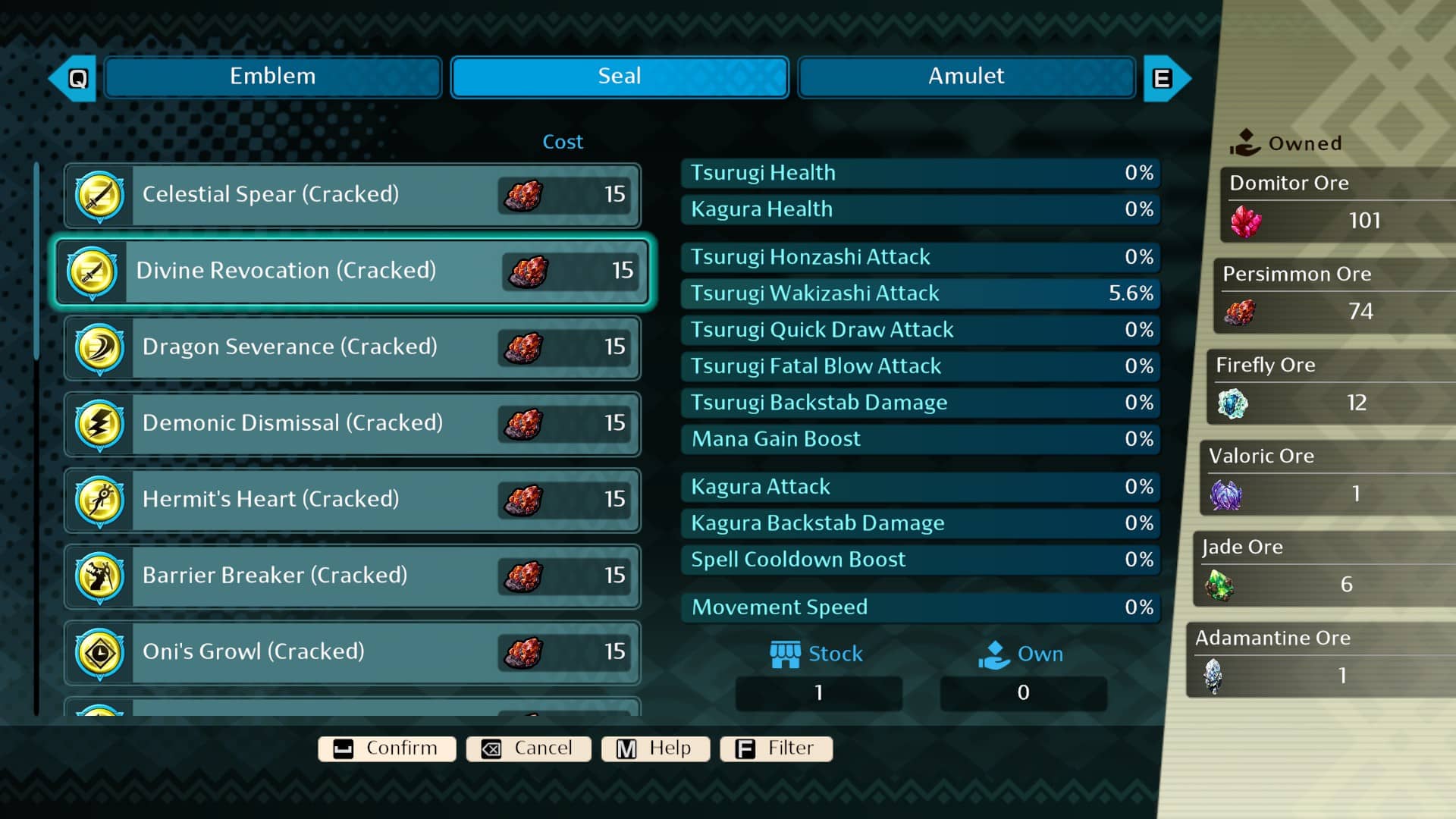1456x819 pixels.
Task: Open the Help screen
Action: [655, 748]
